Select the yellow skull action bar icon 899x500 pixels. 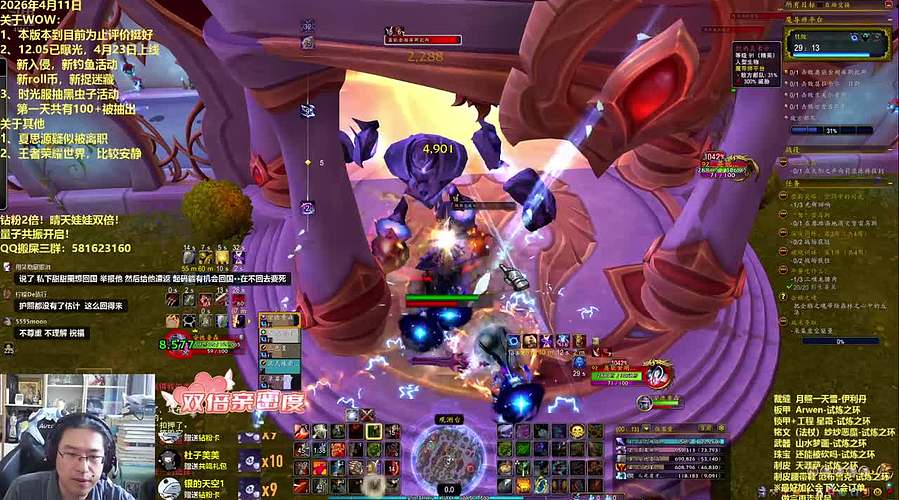pos(577,431)
